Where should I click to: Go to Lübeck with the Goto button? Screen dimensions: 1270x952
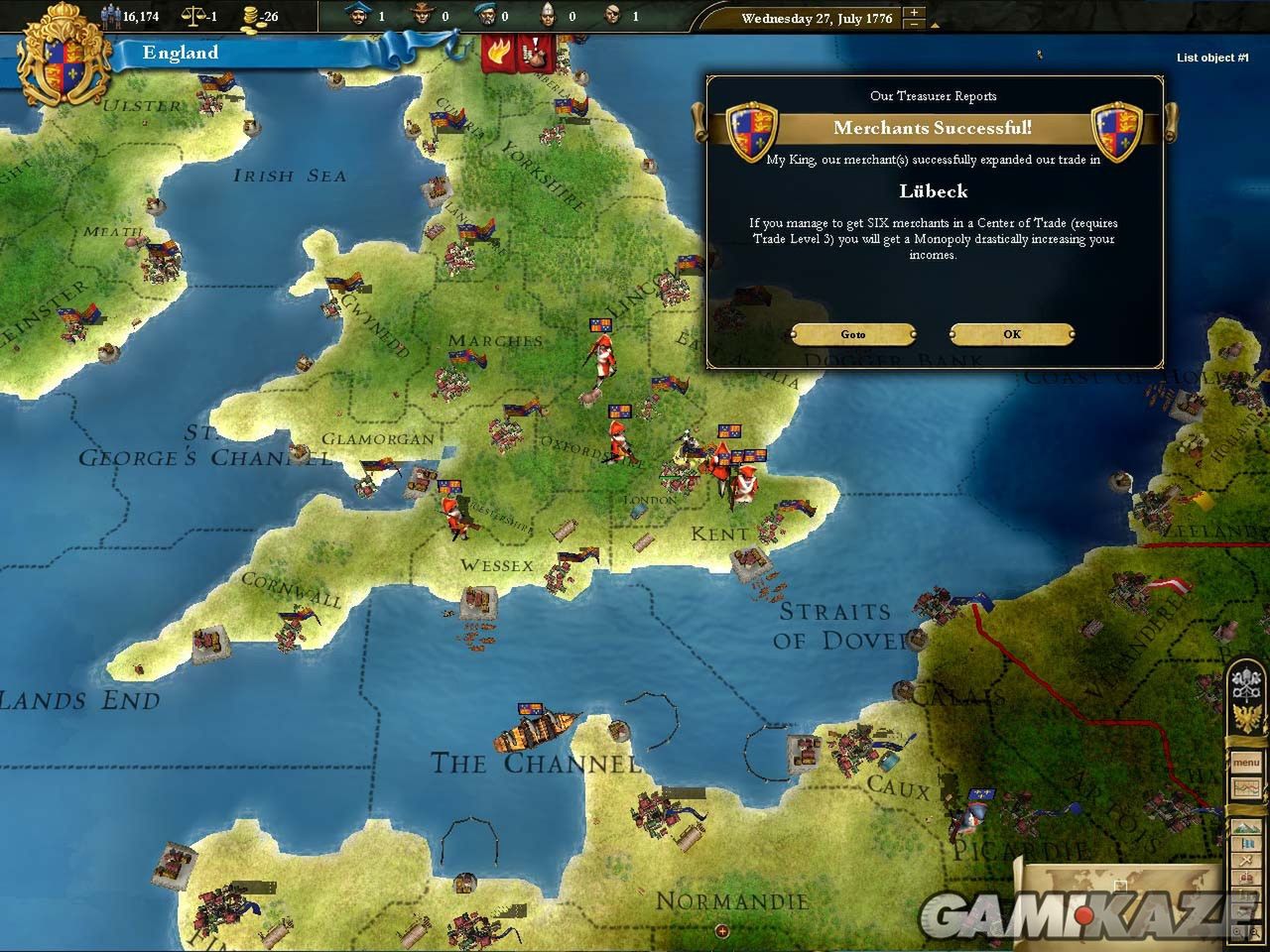click(853, 334)
